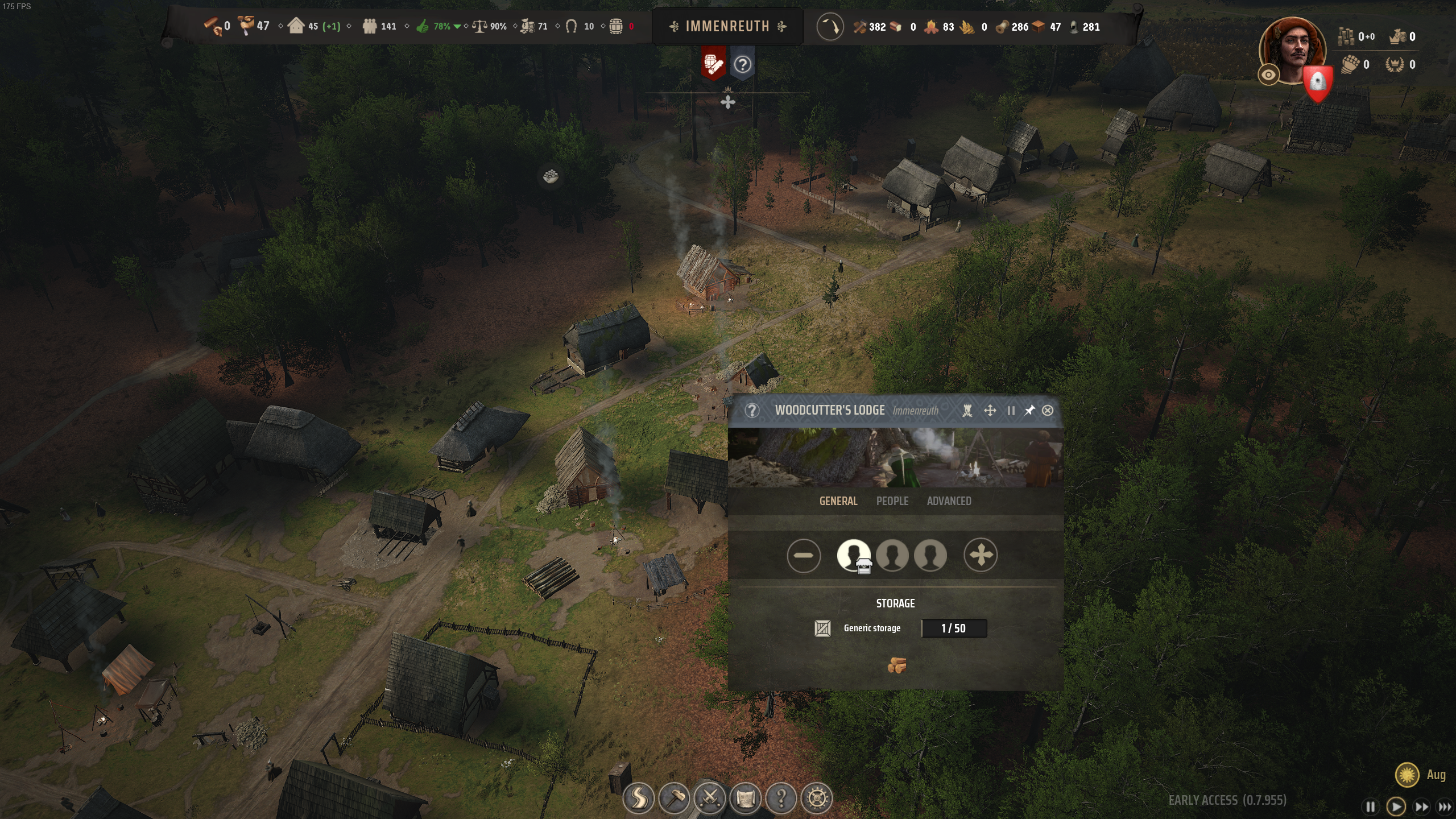
Task: Open the Immenreuth settlement banner
Action: coord(727,26)
